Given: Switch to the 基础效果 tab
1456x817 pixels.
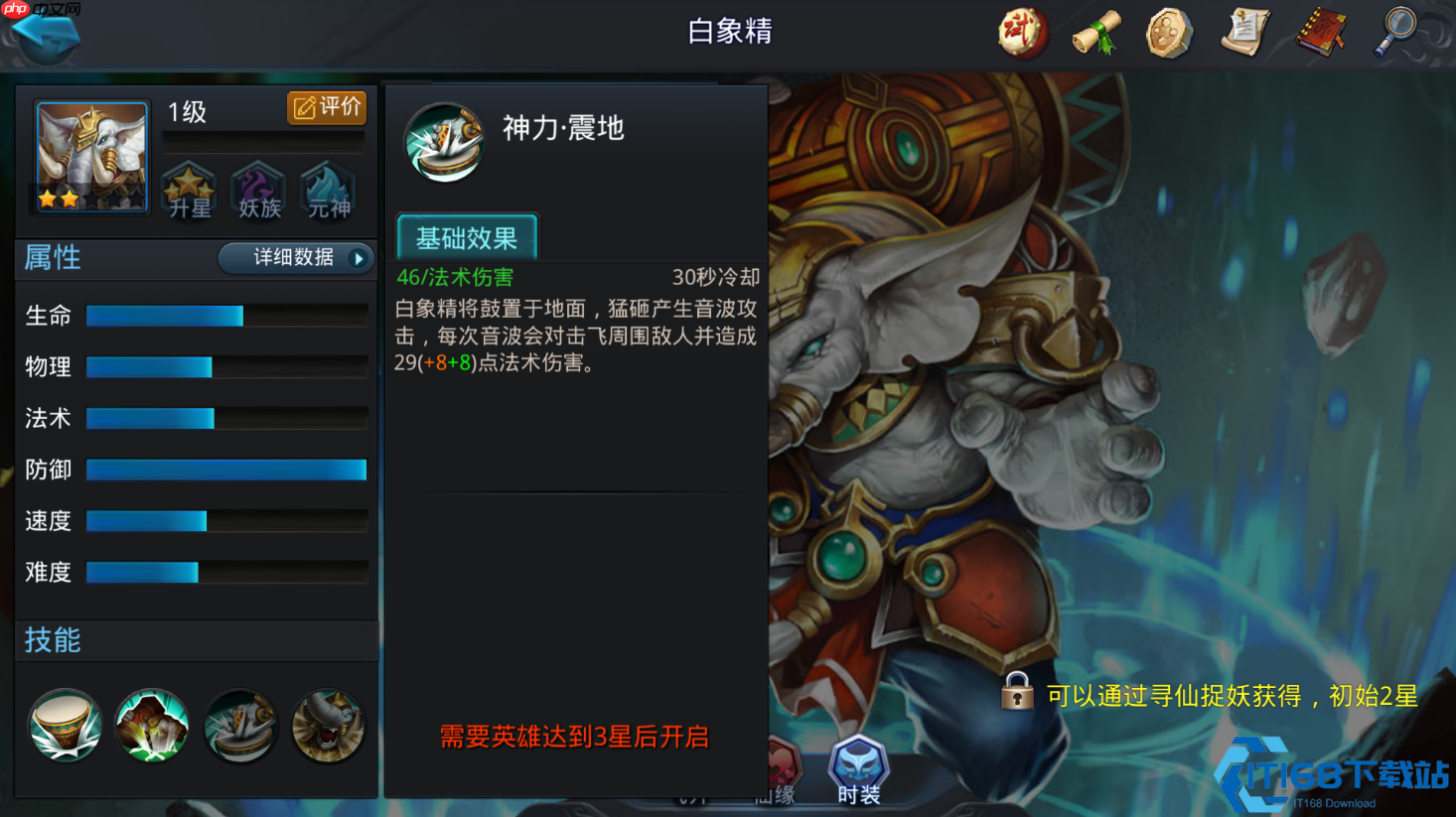Looking at the screenshot, I should (466, 236).
